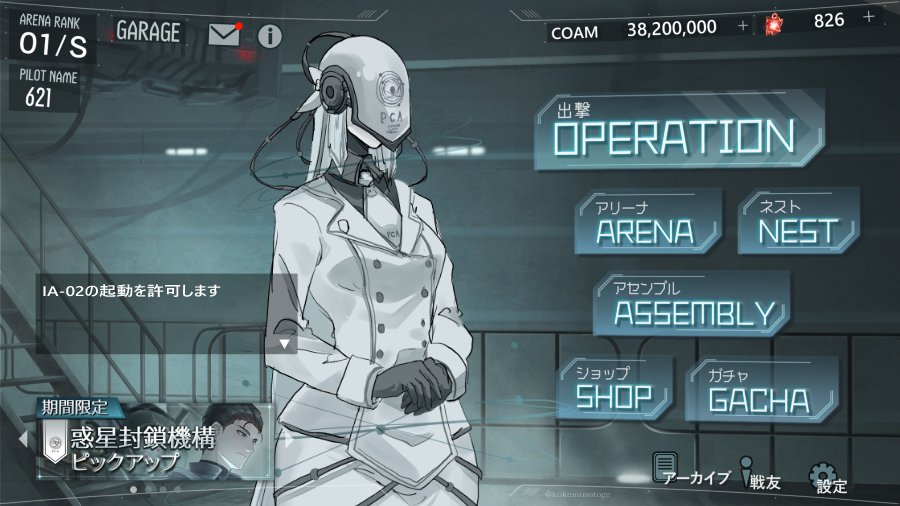
Task: Show the info circle panel
Action: pyautogui.click(x=270, y=36)
